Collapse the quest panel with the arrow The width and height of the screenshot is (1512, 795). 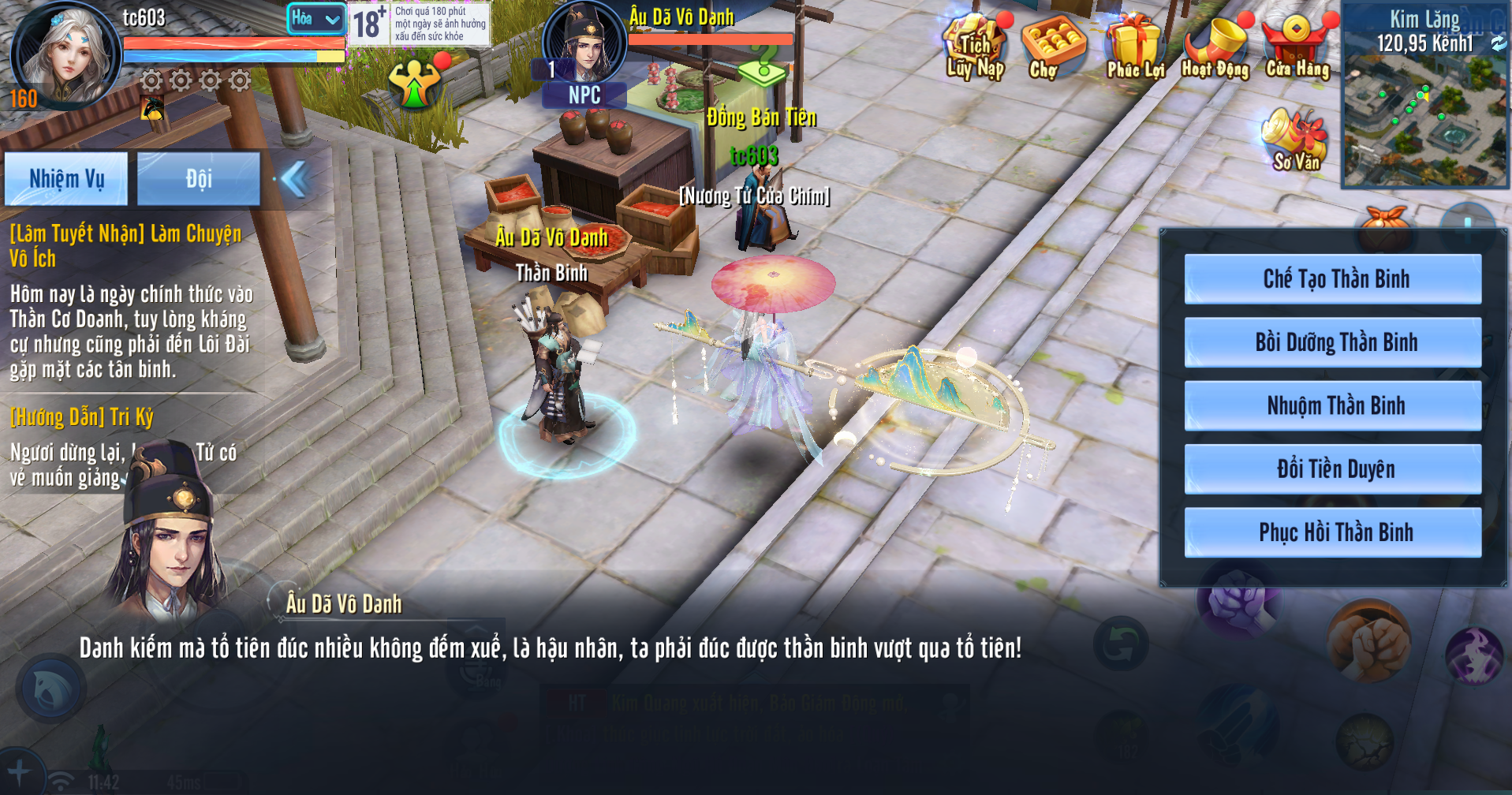coord(295,179)
